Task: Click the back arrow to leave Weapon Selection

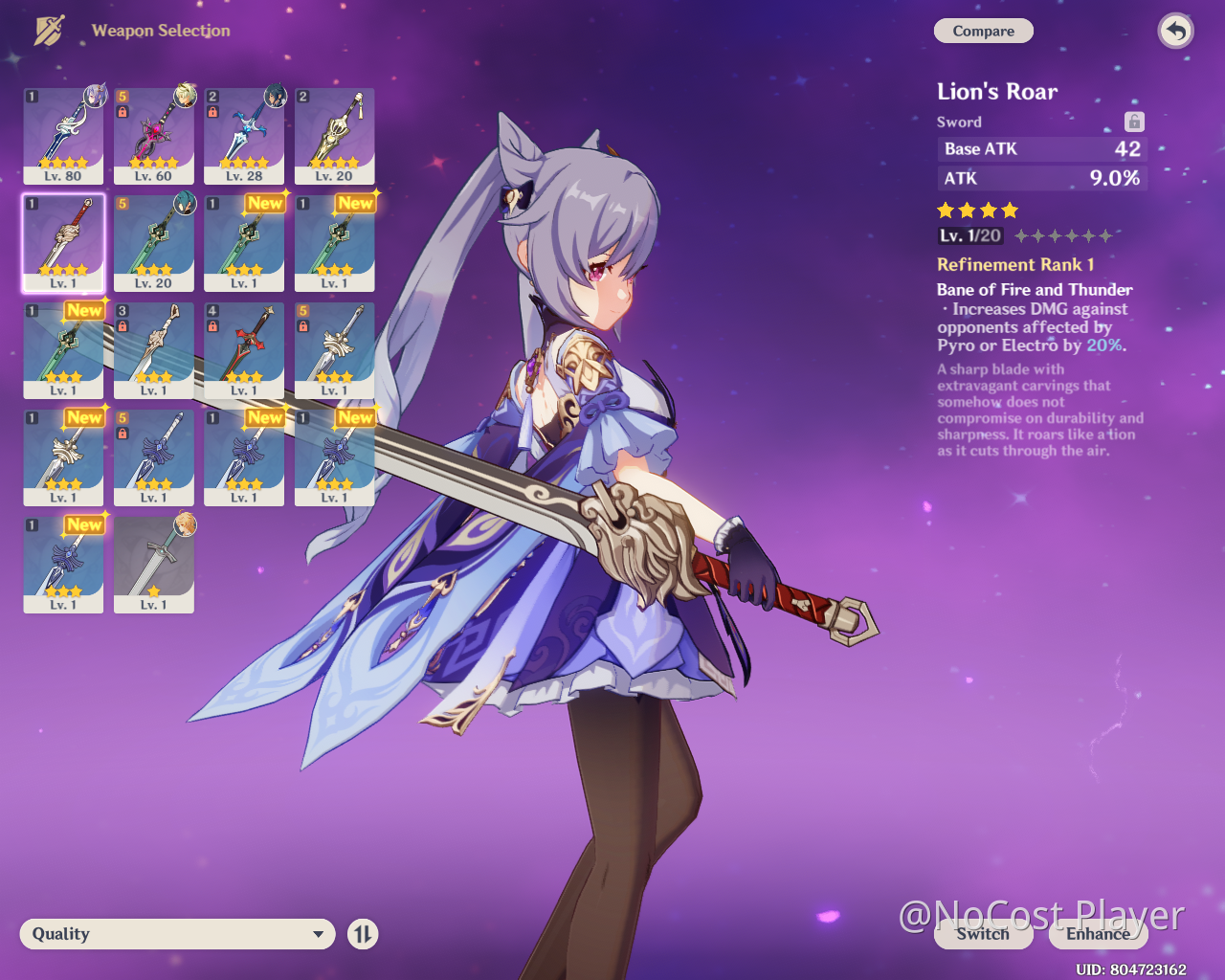Action: coord(1176,31)
